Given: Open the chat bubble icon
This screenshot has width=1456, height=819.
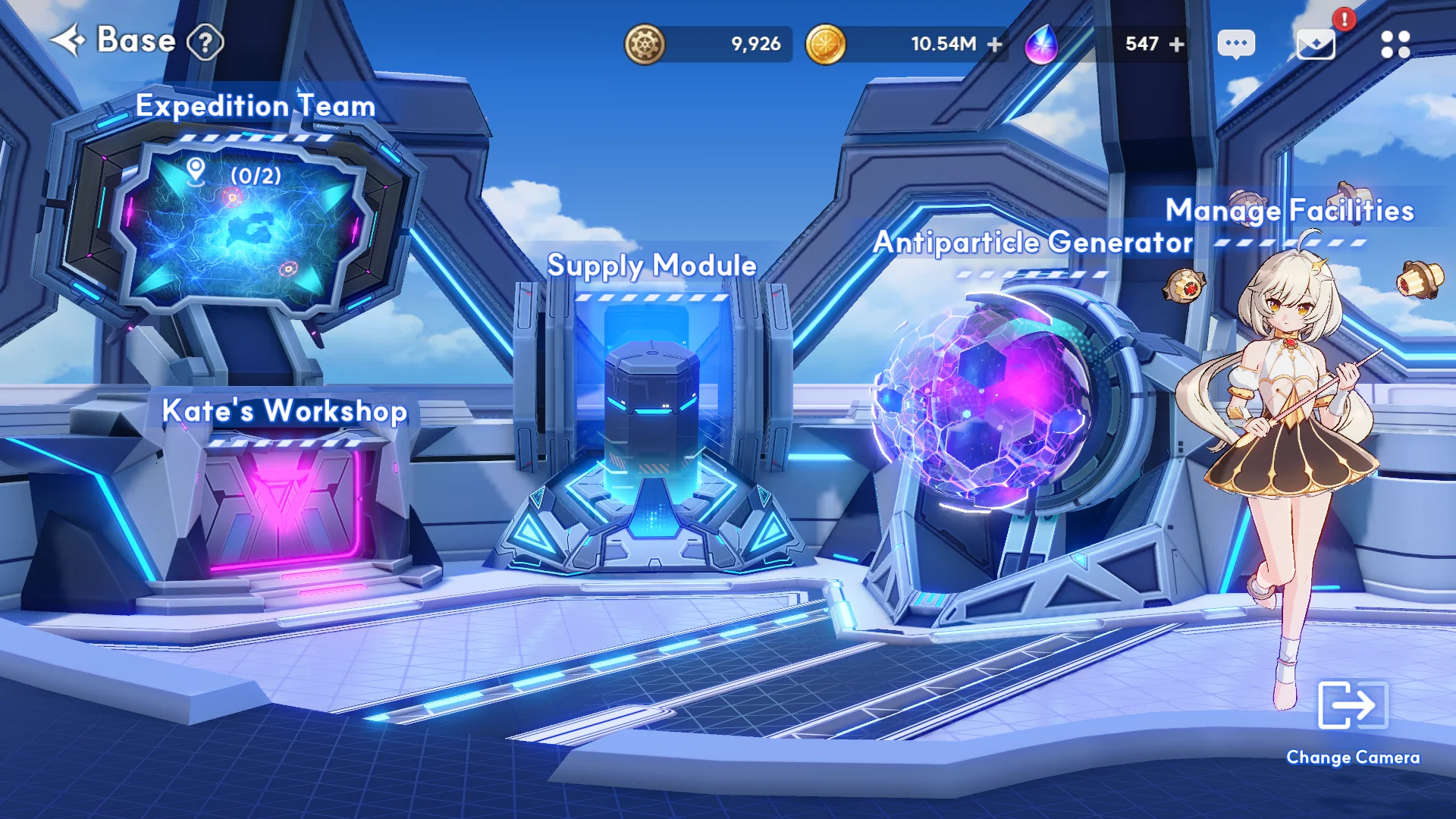Looking at the screenshot, I should tap(1236, 44).
